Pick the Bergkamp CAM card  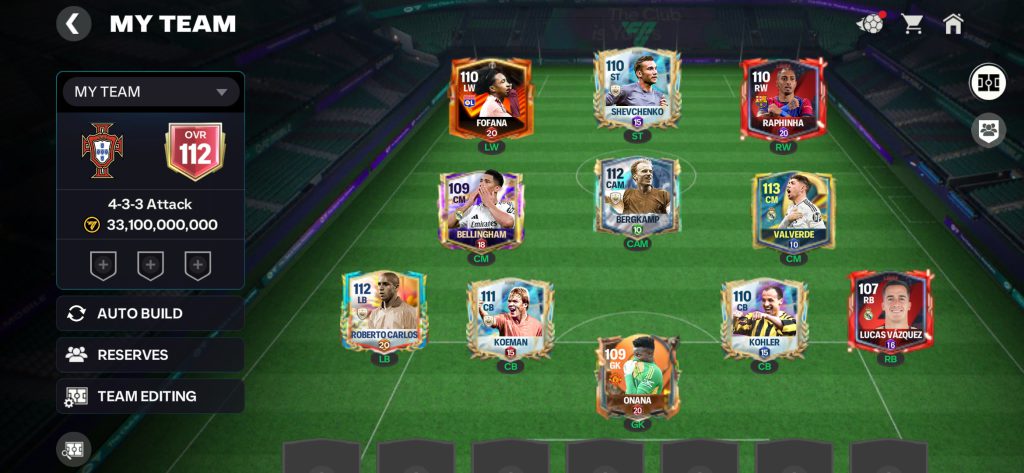coord(637,198)
